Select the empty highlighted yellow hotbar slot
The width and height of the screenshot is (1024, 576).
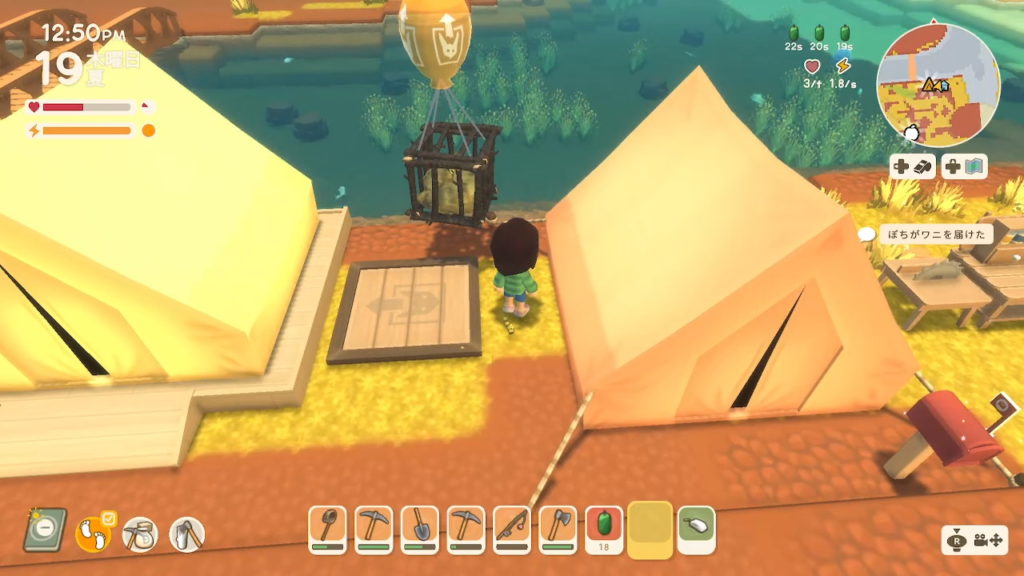pos(650,527)
